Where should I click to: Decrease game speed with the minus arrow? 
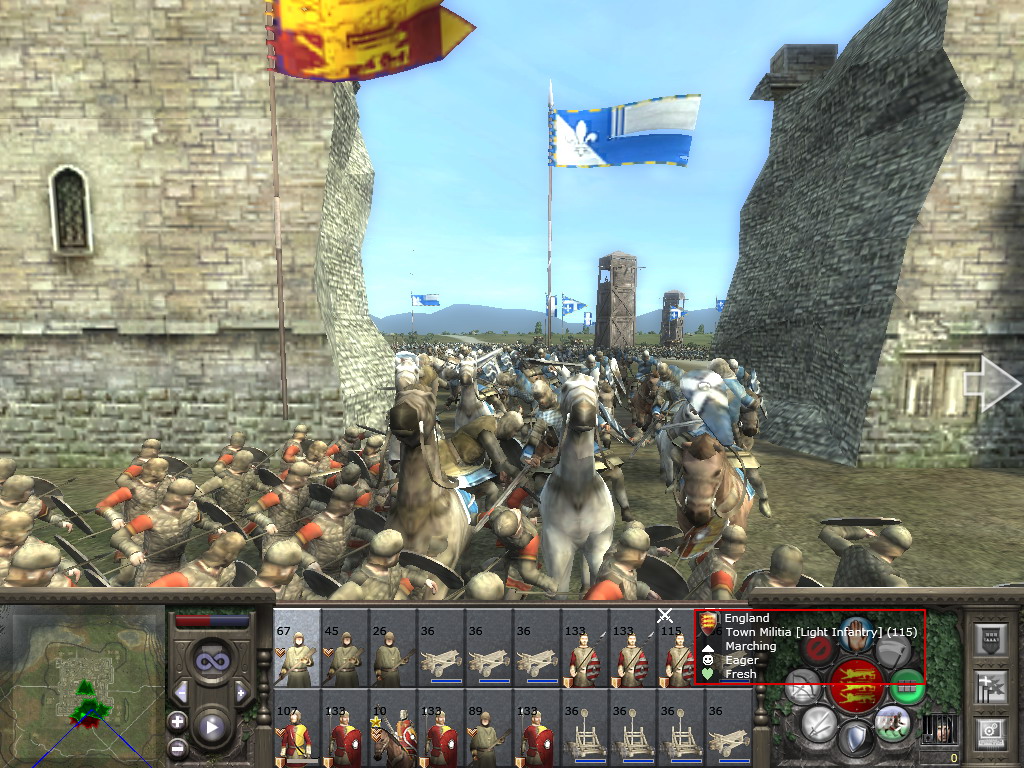(x=182, y=692)
